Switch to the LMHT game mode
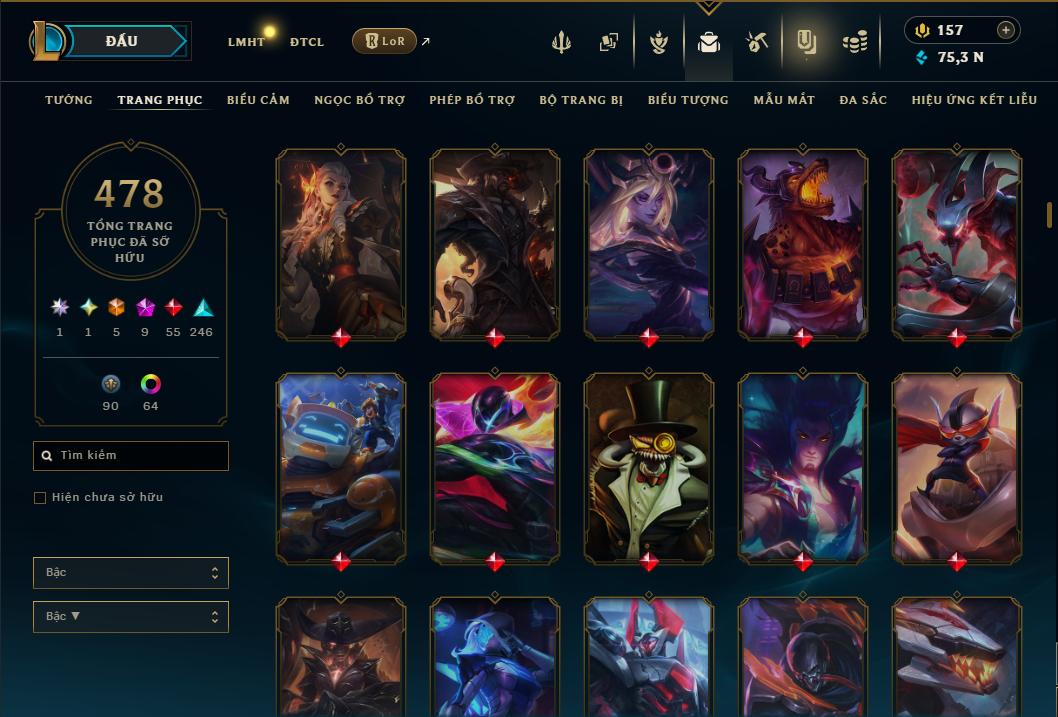This screenshot has width=1058, height=717. [246, 42]
